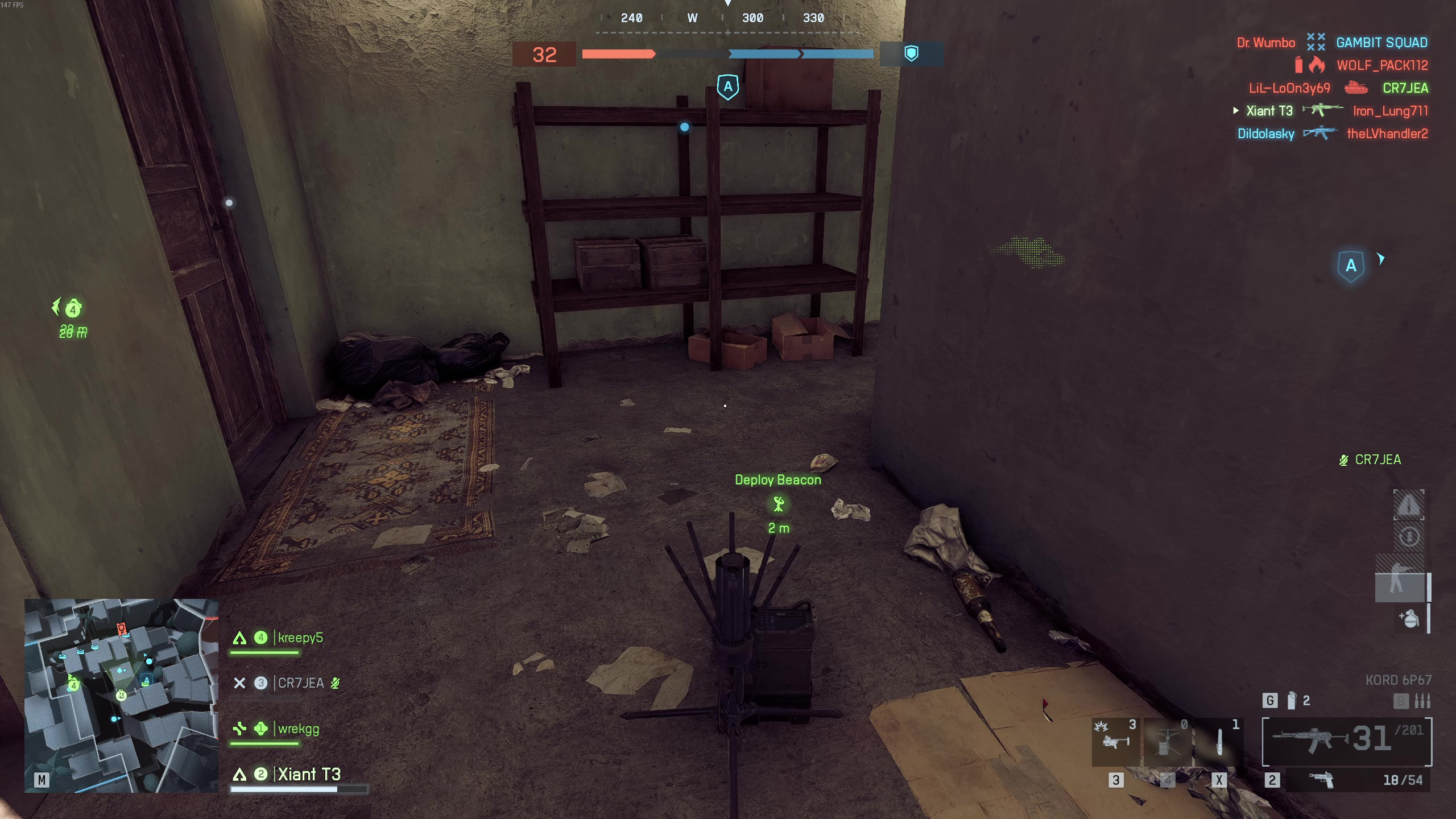Select downed squadmate CR7JEA in the squad list
The height and width of the screenshot is (819, 1456).
300,683
